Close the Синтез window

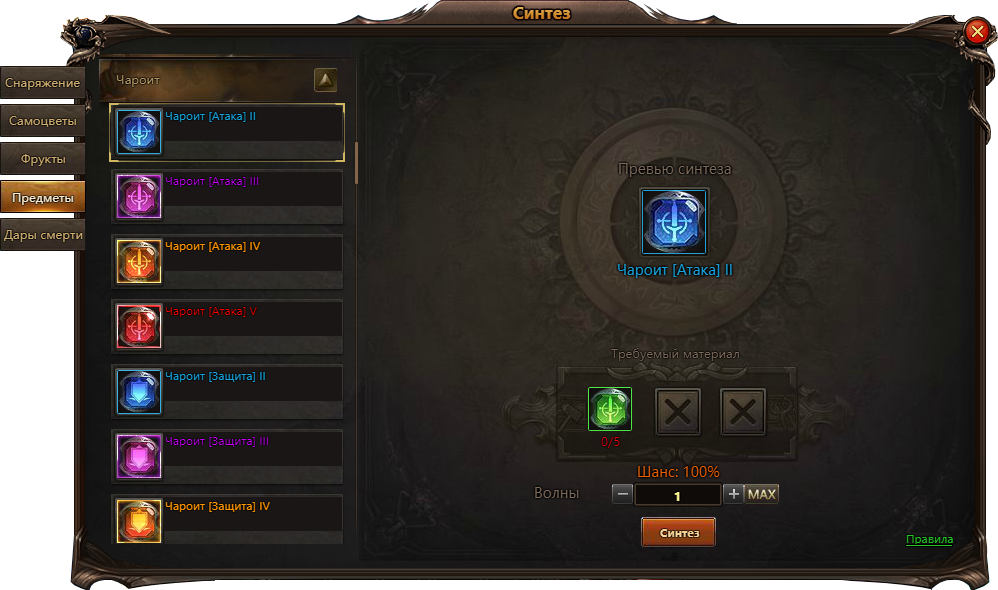977,32
